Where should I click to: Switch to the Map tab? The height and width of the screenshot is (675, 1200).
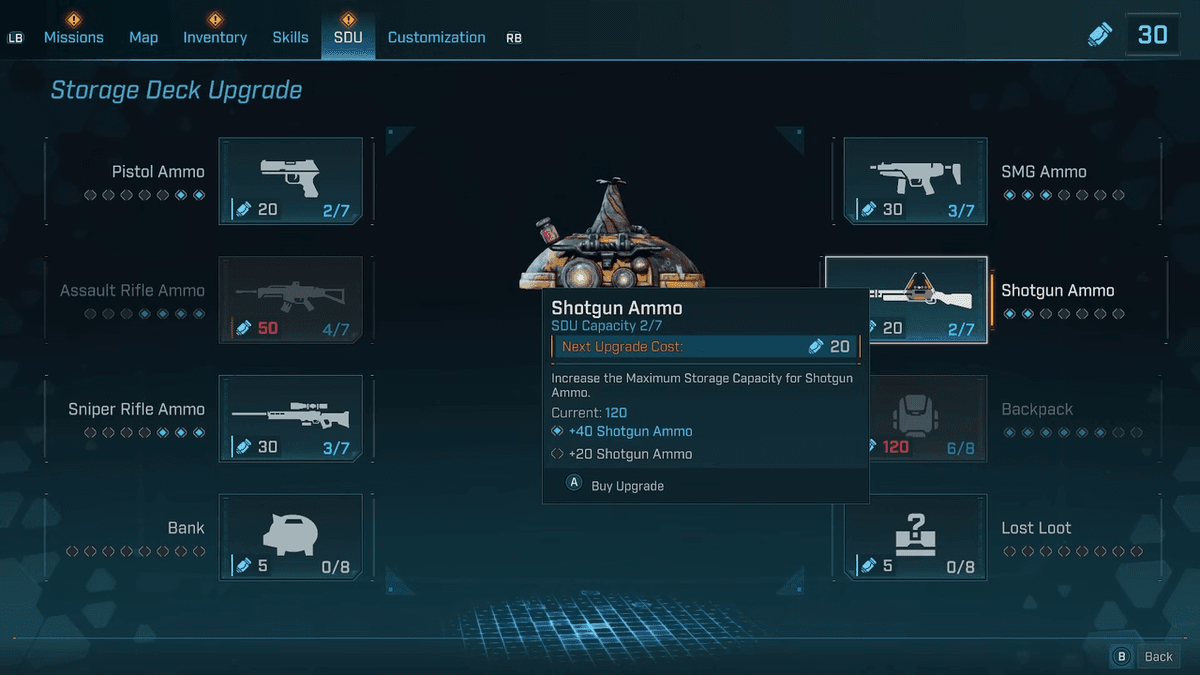tap(143, 37)
